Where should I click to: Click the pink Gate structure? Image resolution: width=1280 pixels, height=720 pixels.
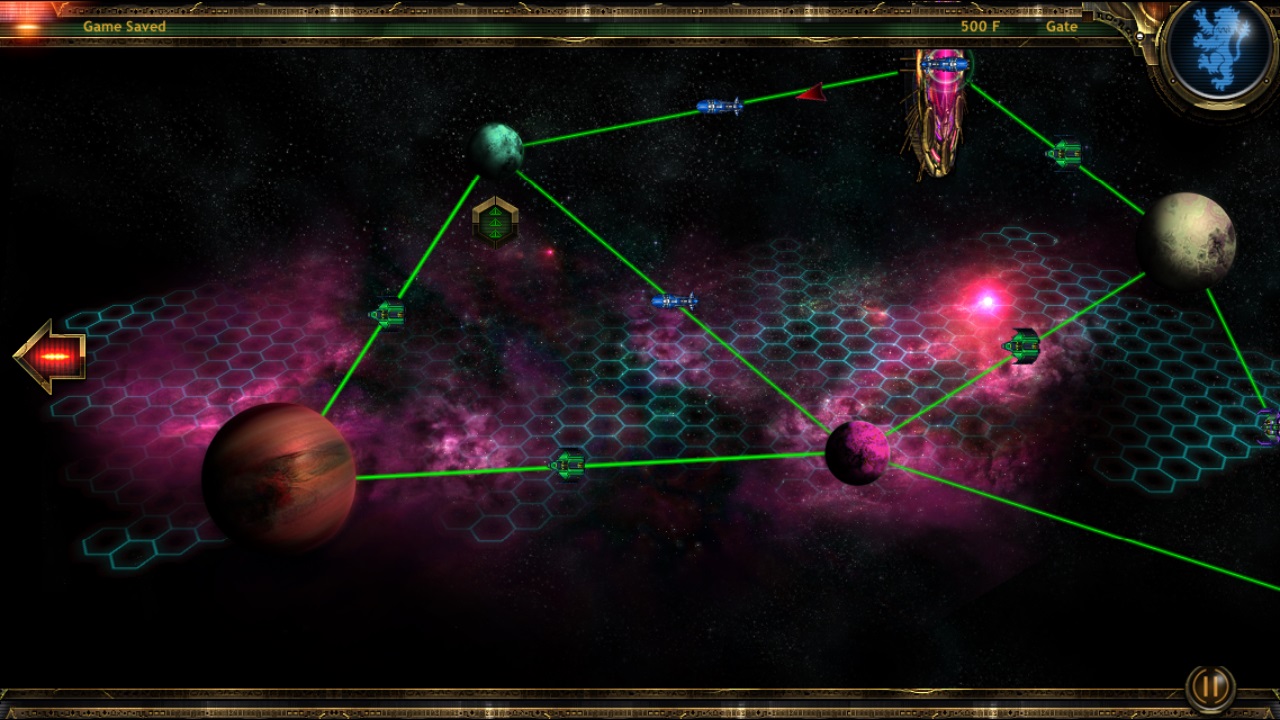tap(938, 120)
